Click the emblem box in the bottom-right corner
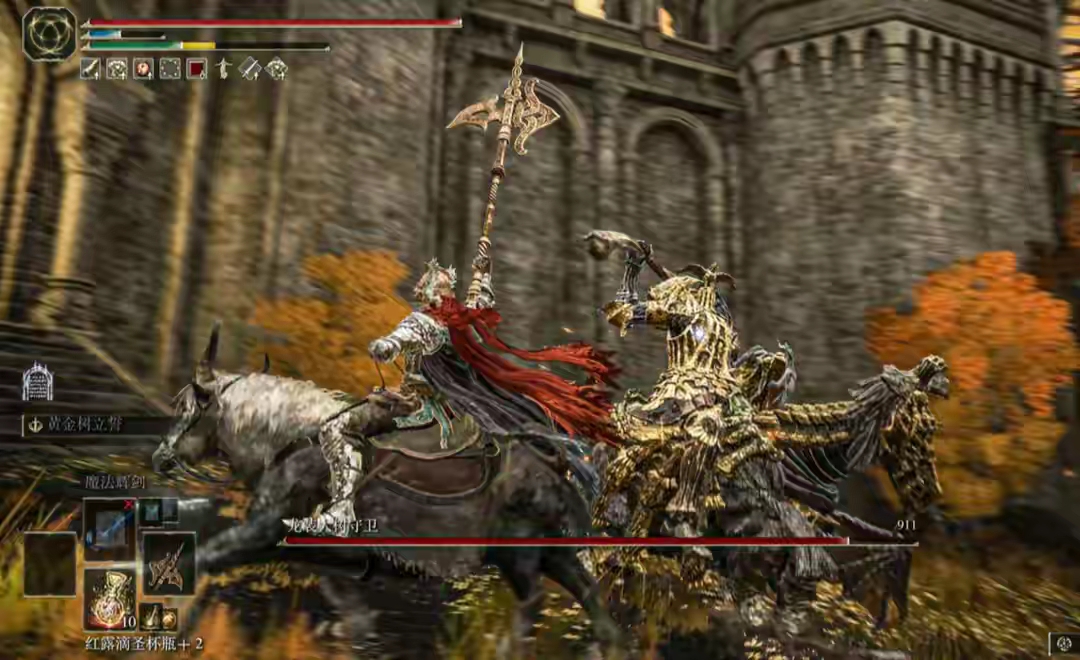 coord(1062,645)
